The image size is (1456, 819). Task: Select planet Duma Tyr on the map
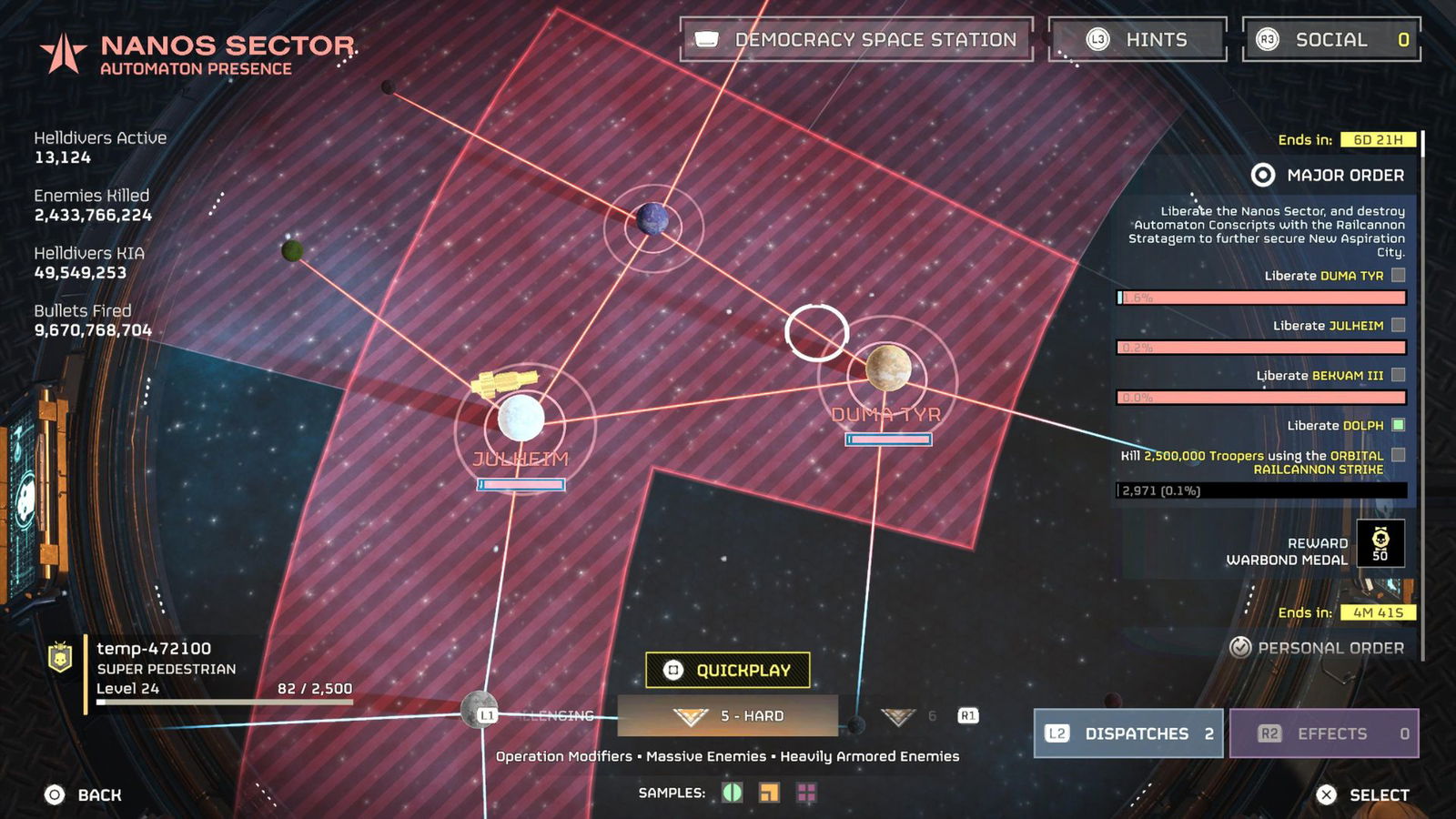(x=888, y=367)
